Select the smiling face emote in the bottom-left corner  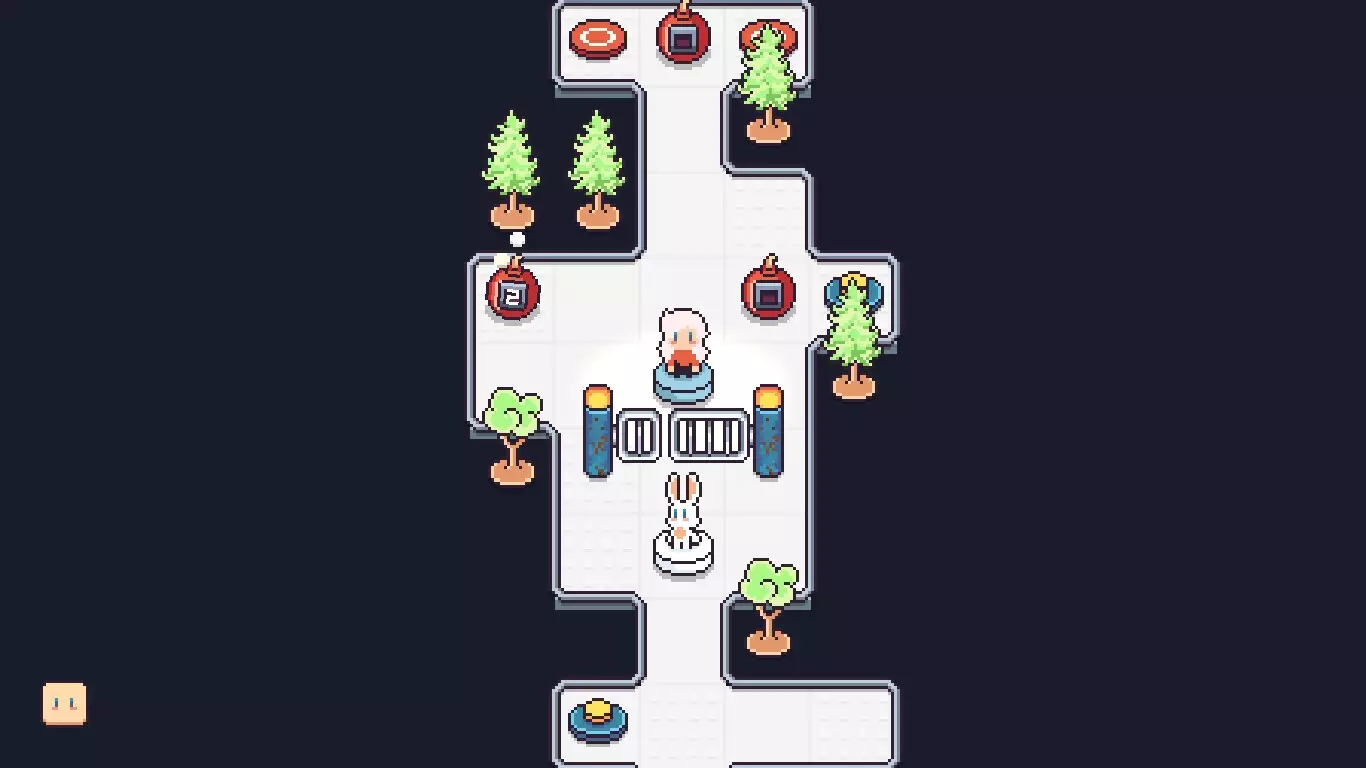tap(64, 704)
